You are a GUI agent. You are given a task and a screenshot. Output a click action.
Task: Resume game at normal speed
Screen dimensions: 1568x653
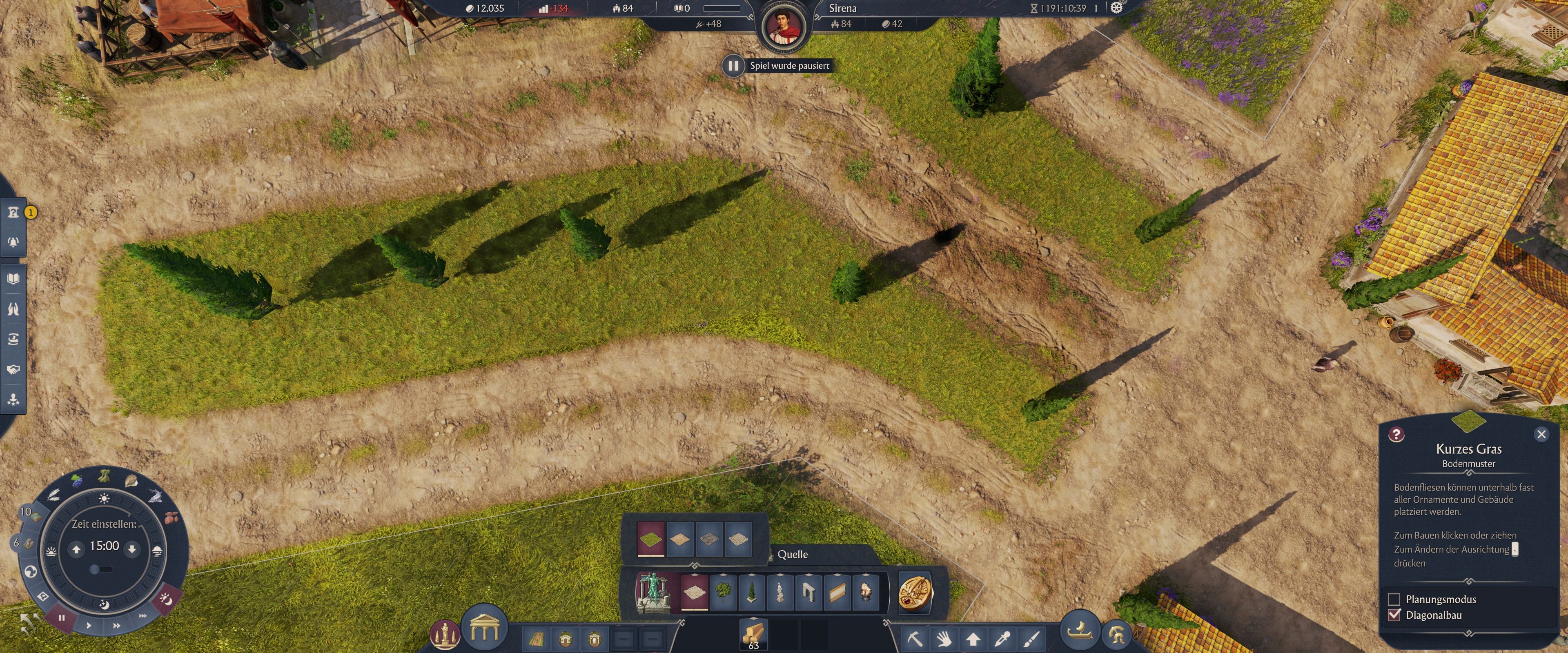click(89, 625)
